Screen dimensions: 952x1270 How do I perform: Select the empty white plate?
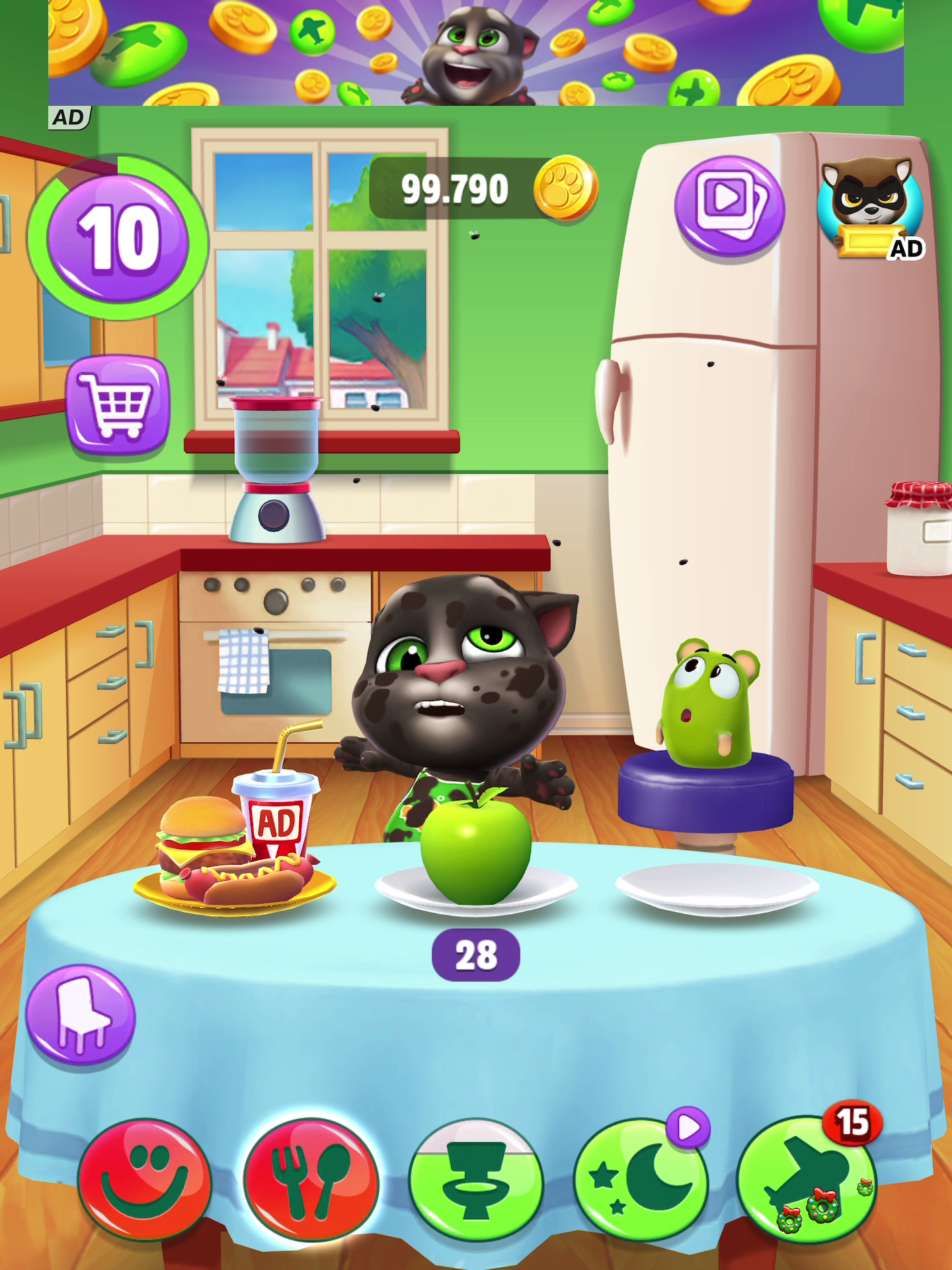[x=717, y=888]
